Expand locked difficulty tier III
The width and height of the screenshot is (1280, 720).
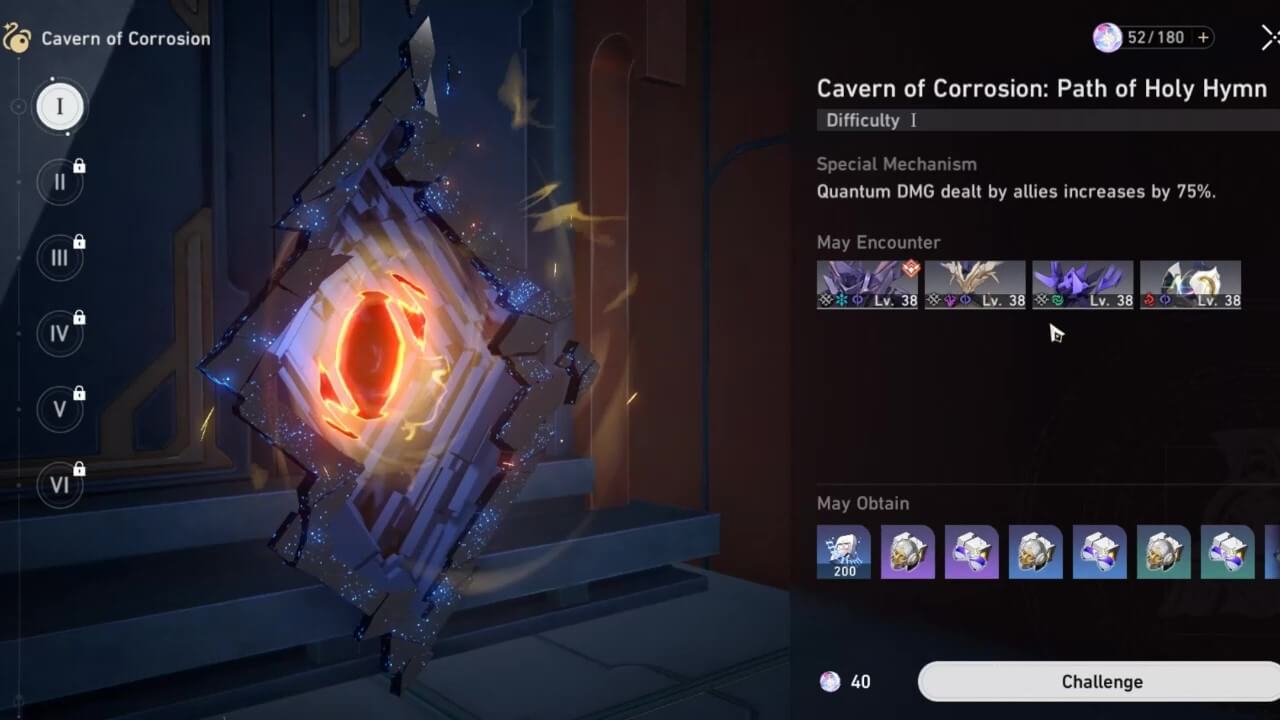60,257
